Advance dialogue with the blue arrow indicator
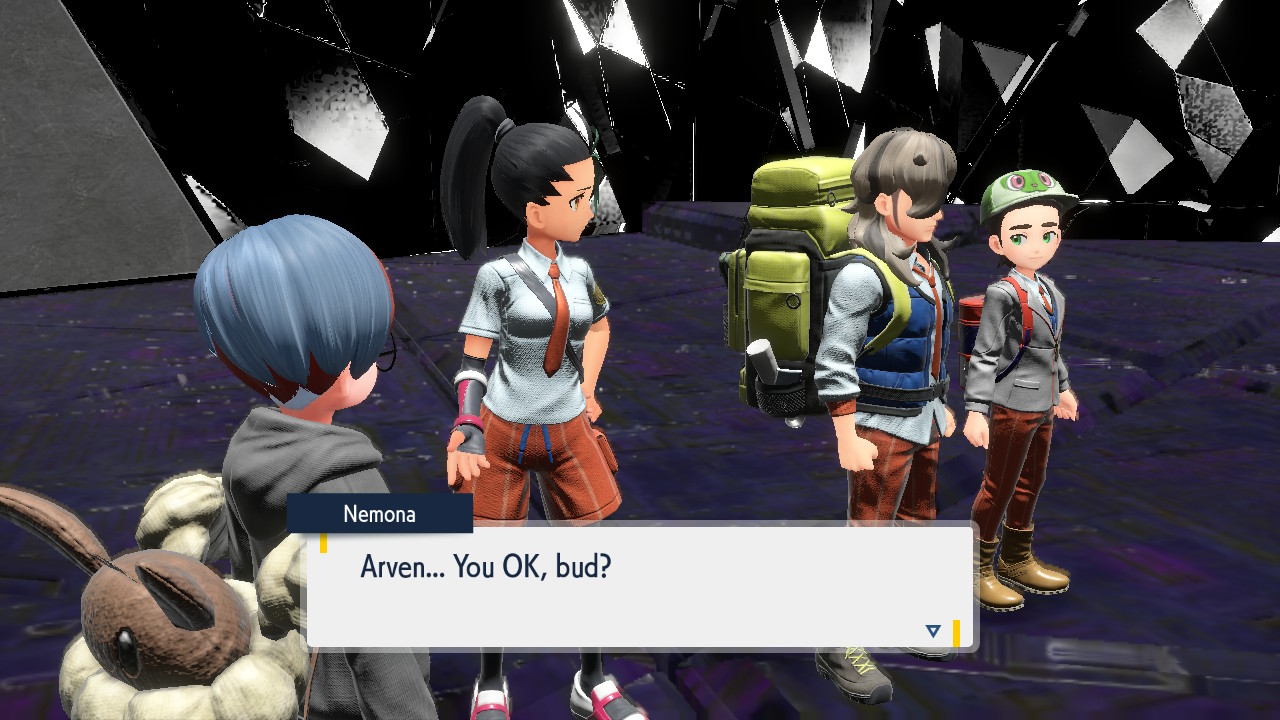Image resolution: width=1280 pixels, height=720 pixels. click(x=933, y=631)
